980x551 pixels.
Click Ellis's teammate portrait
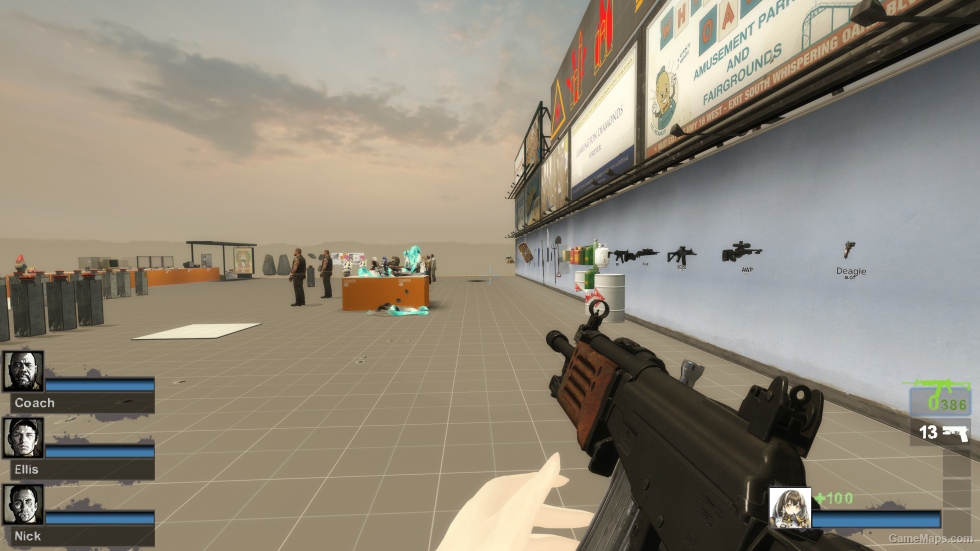point(23,437)
